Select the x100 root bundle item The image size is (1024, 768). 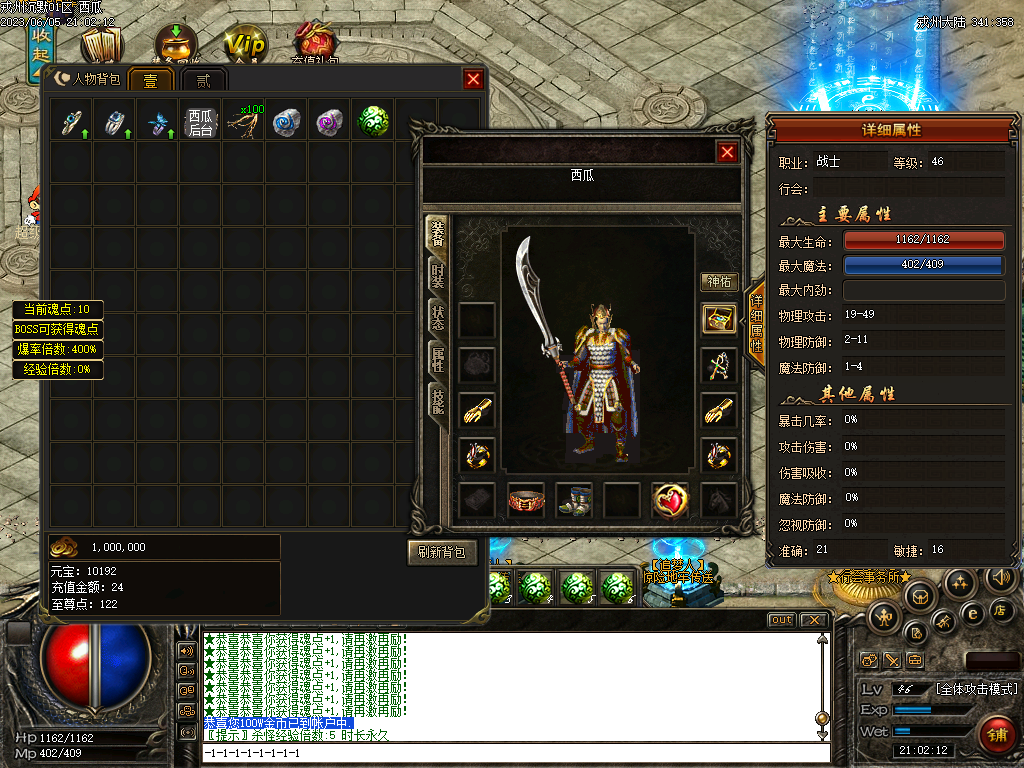coord(244,121)
